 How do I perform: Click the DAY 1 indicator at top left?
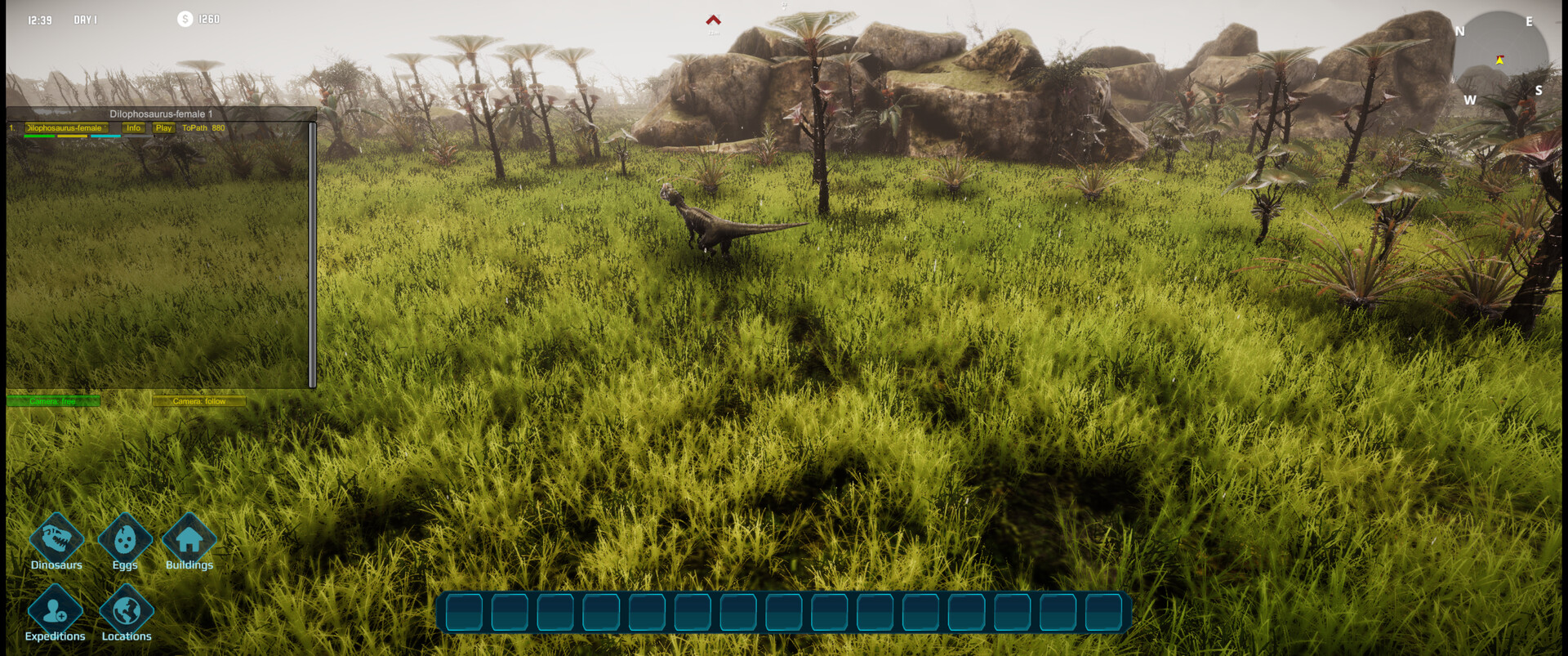click(x=84, y=19)
